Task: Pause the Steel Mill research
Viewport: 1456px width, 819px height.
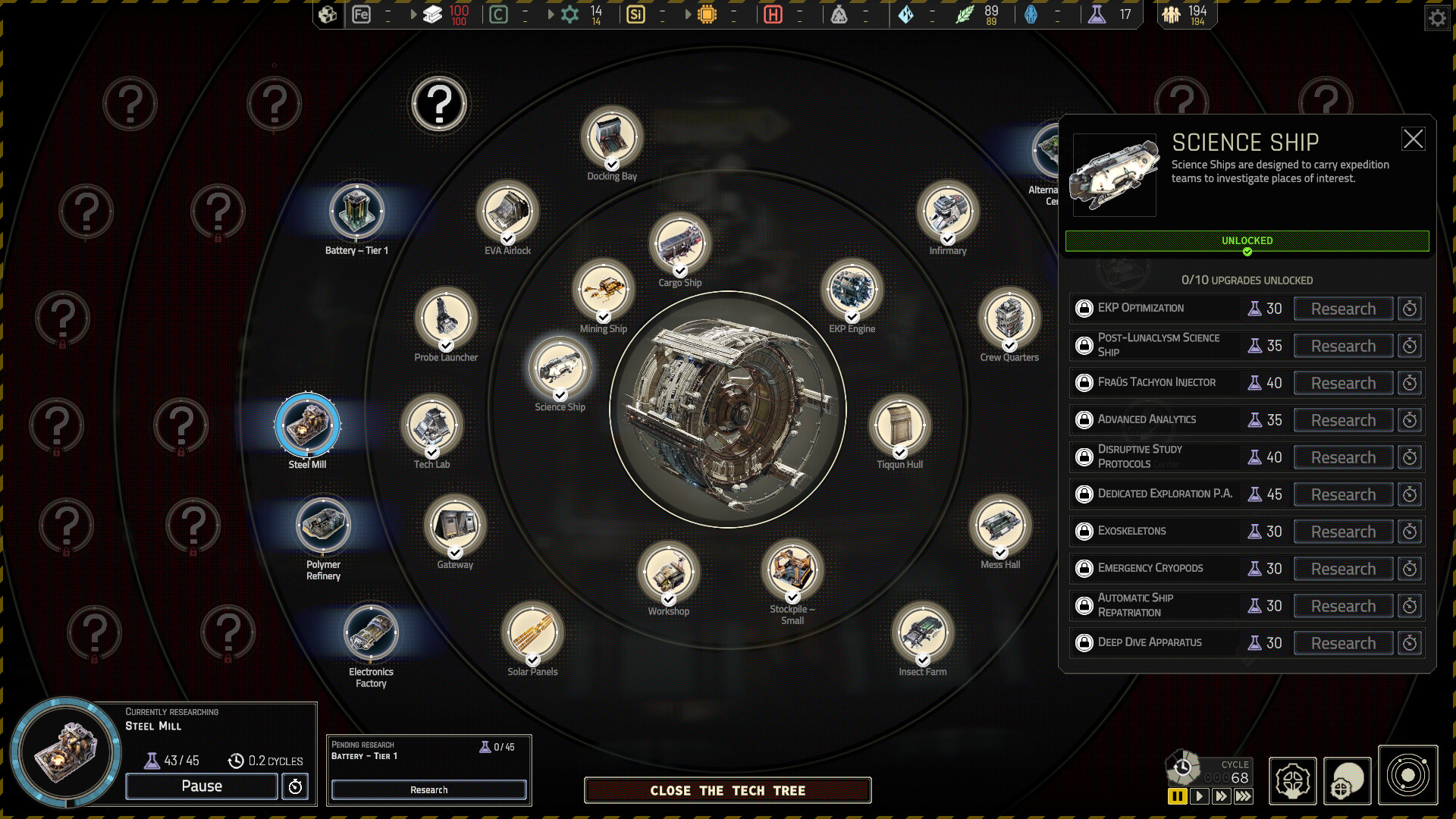Action: 200,786
